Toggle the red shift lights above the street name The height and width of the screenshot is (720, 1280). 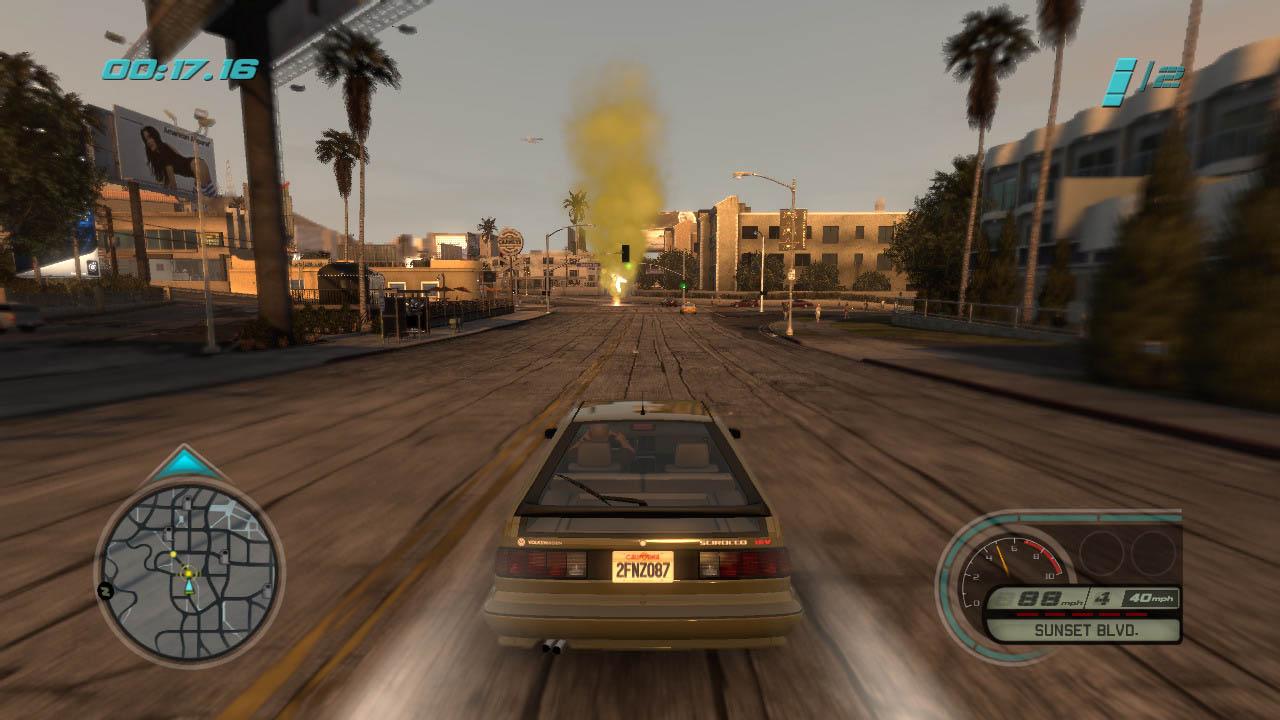click(1081, 614)
